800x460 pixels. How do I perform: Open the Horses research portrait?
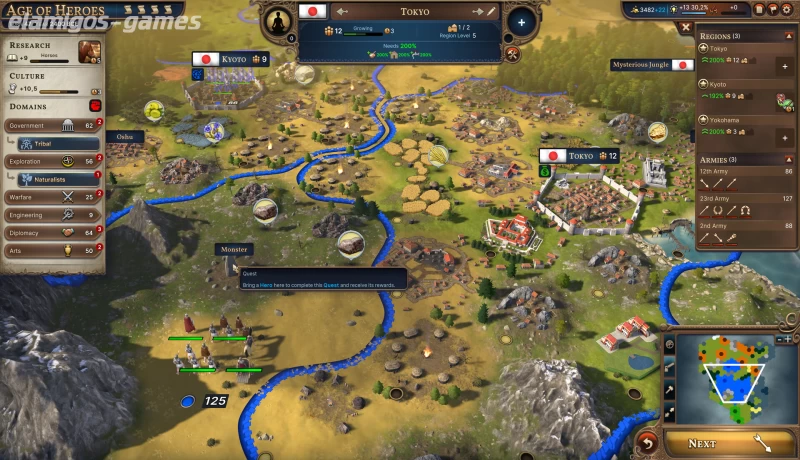(90, 51)
